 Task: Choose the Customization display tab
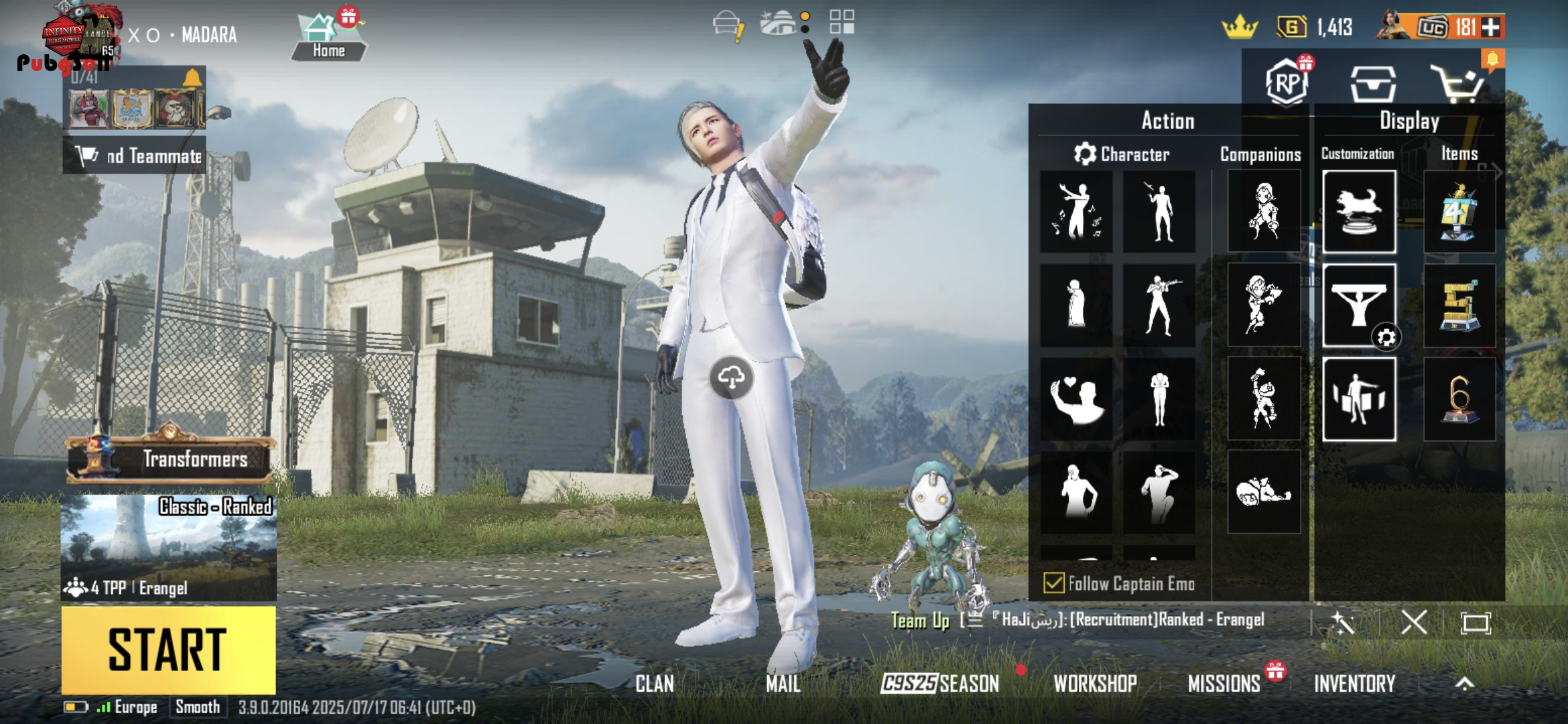pos(1358,154)
